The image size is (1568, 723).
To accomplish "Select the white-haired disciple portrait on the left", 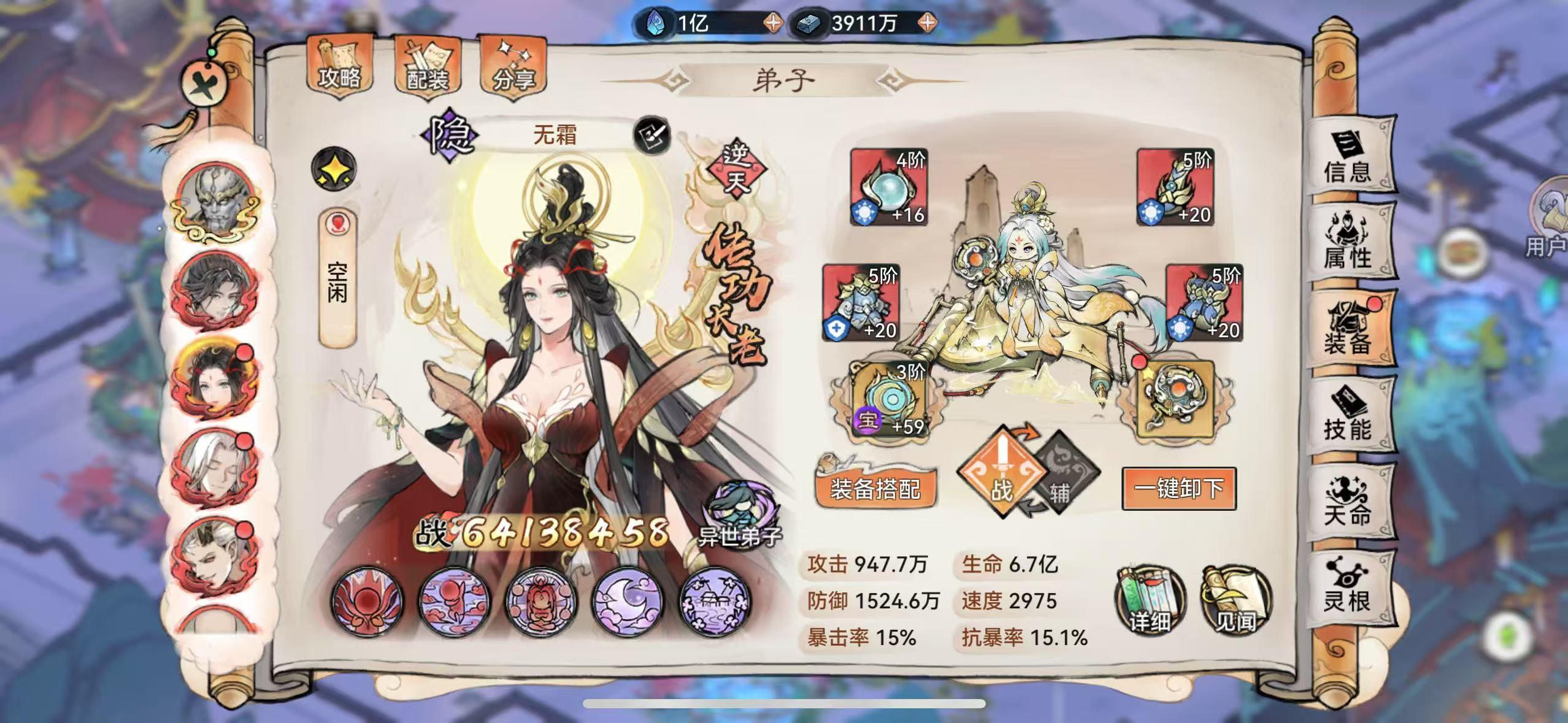I will pyautogui.click(x=216, y=467).
